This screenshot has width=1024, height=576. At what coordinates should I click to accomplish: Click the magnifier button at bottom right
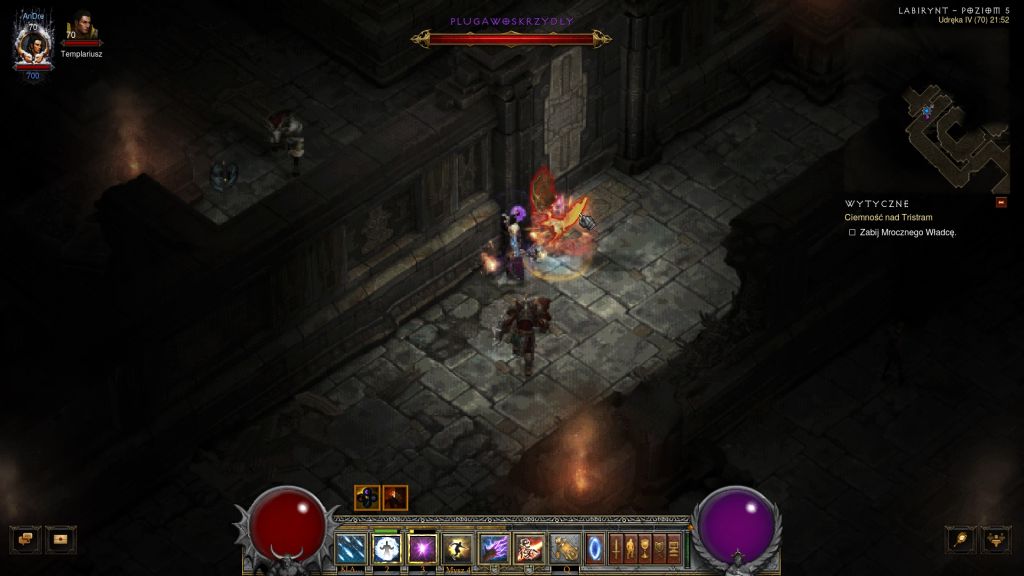click(962, 539)
